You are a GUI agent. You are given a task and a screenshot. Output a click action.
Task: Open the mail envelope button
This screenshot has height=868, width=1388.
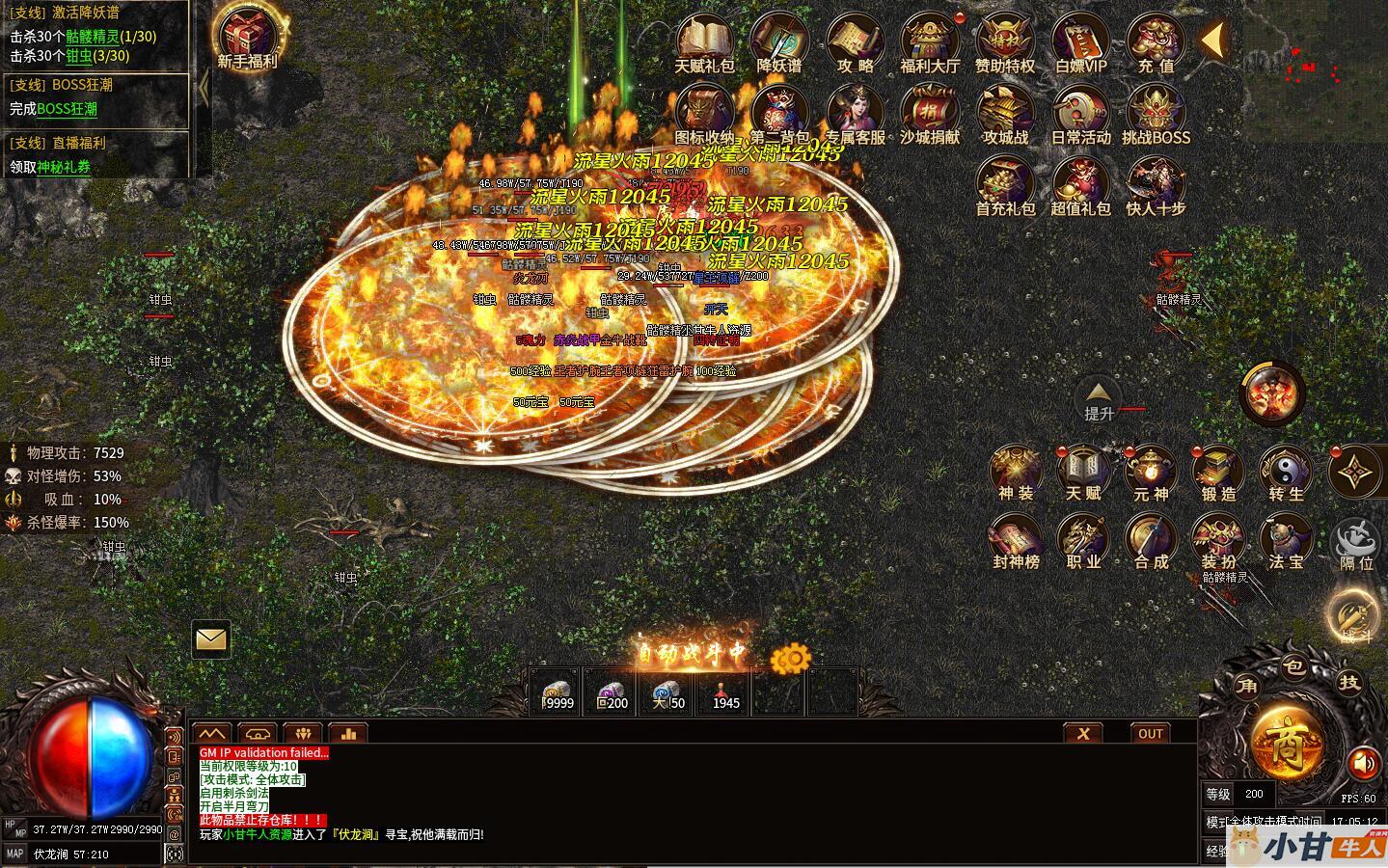coord(210,638)
